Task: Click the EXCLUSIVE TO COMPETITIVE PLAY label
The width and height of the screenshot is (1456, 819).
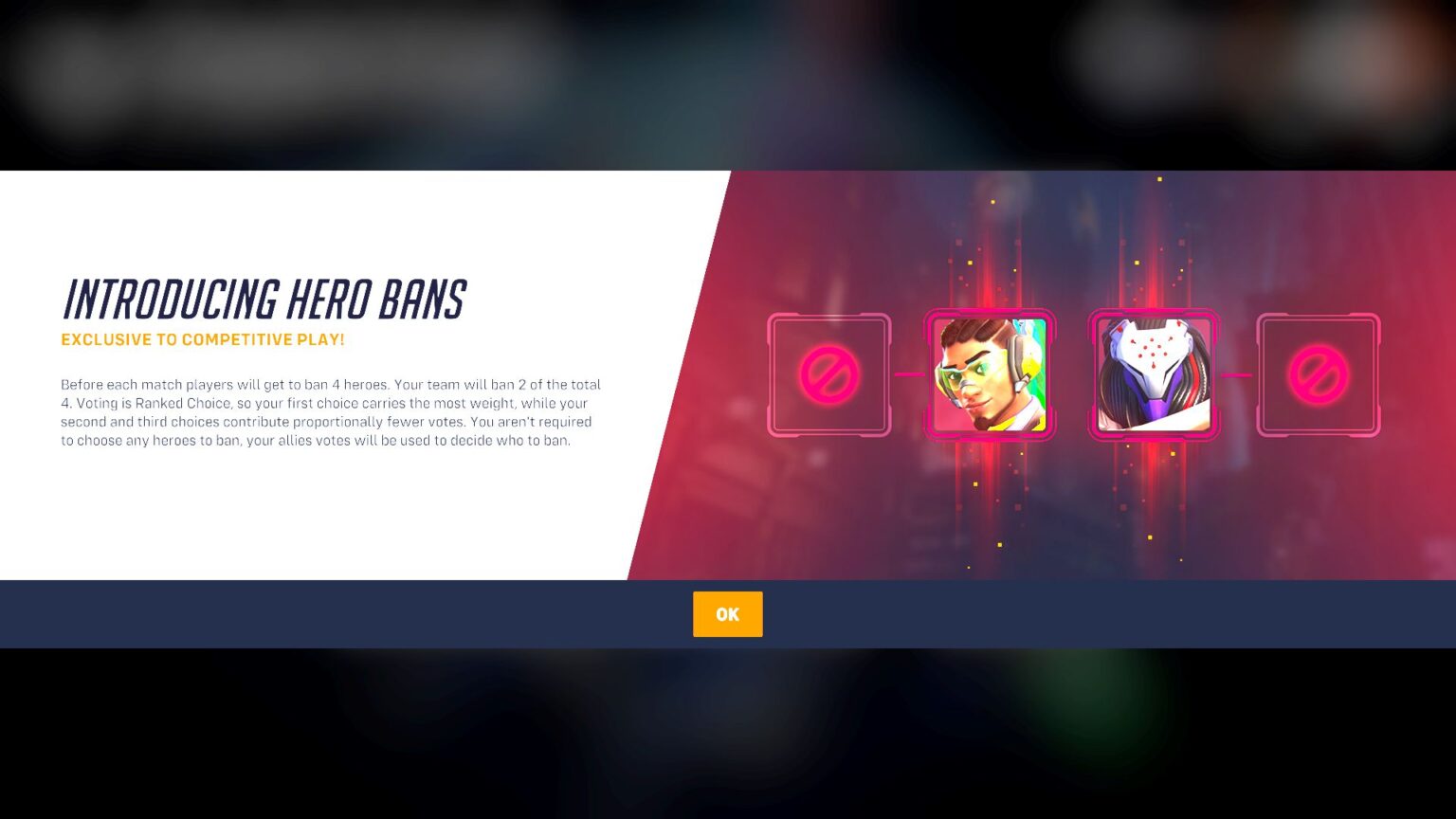Action: (203, 339)
